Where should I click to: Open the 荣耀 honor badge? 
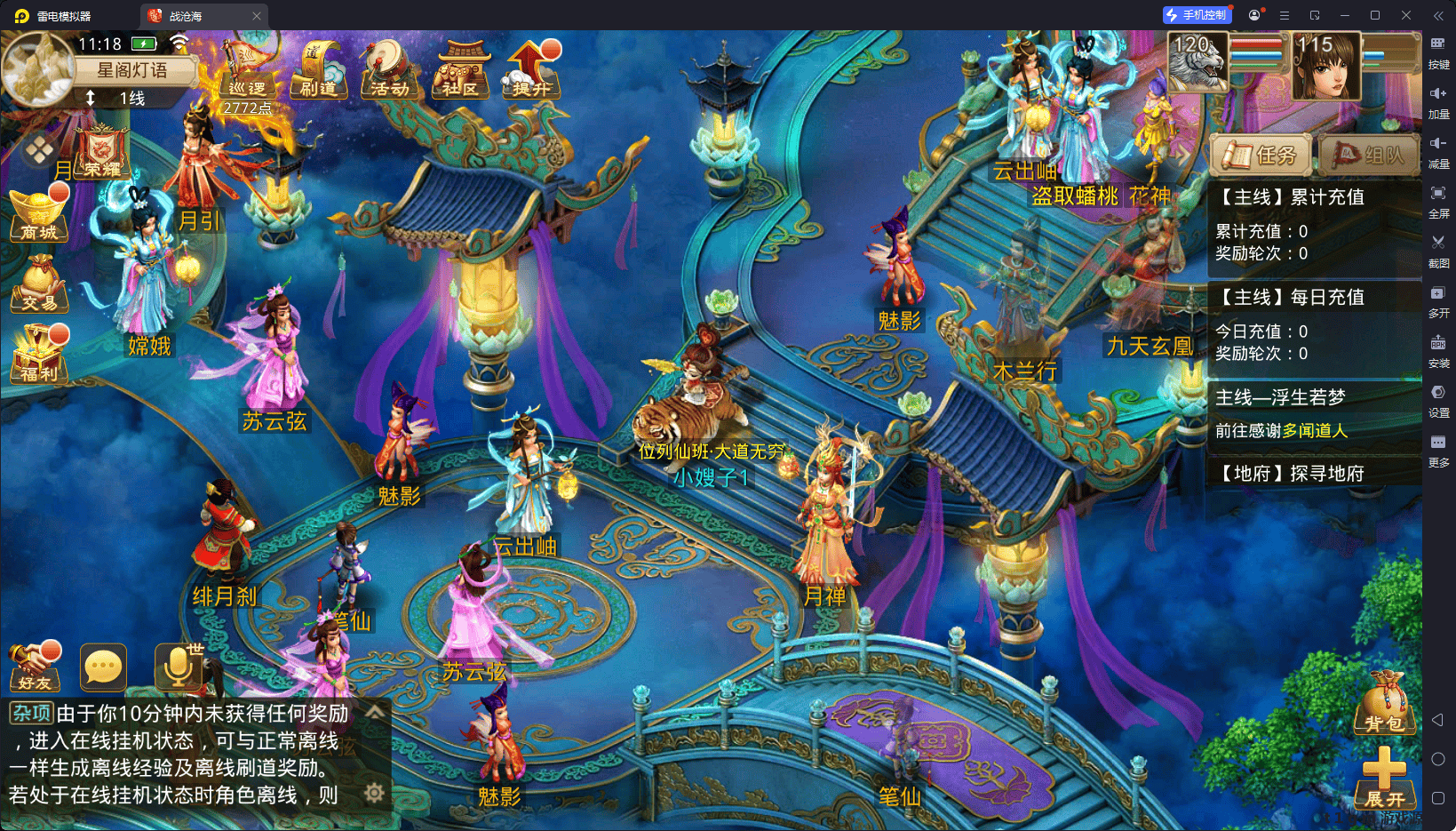103,153
